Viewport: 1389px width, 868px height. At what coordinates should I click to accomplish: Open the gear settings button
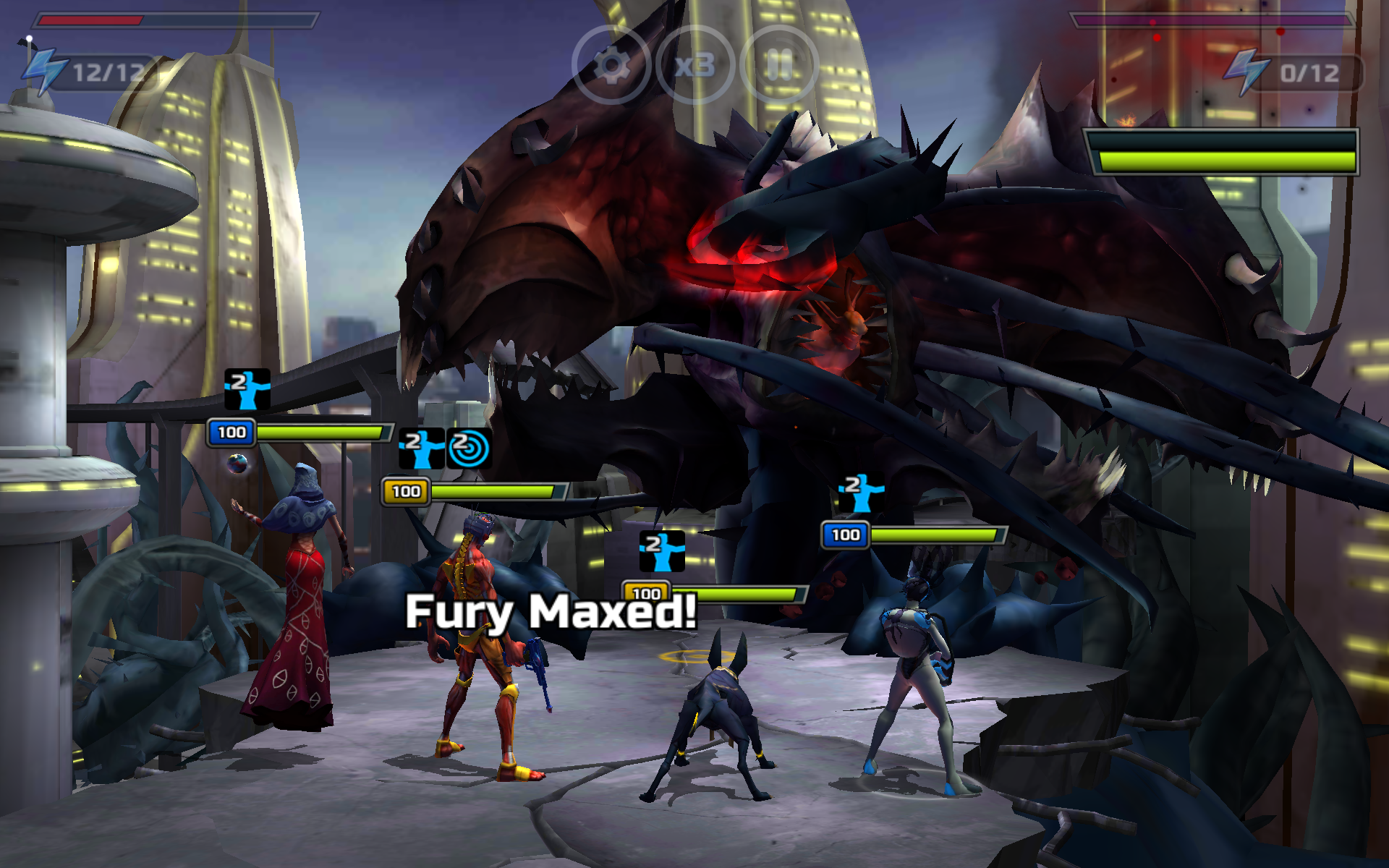[611, 66]
